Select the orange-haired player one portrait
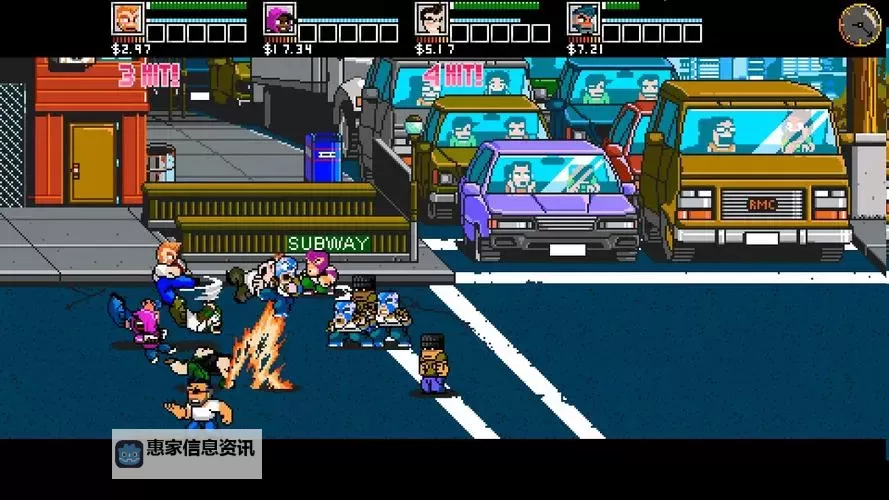This screenshot has height=500, width=889. point(127,19)
